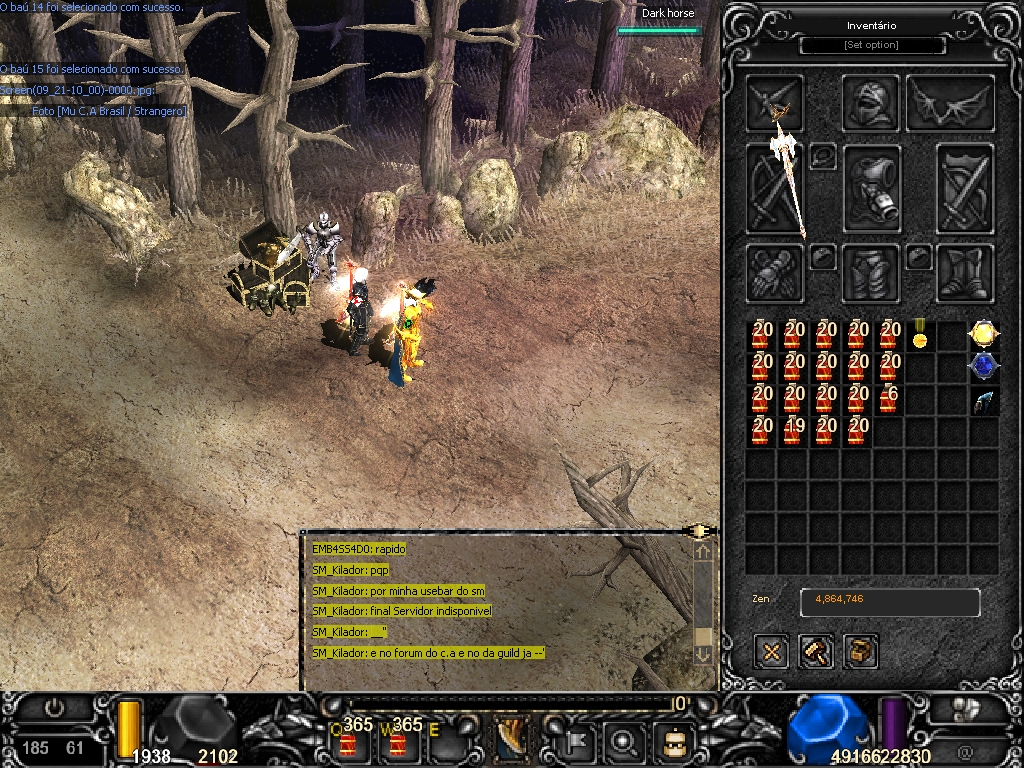This screenshot has width=1024, height=768.
Task: Open the Set option field
Action: pyautogui.click(x=872, y=45)
